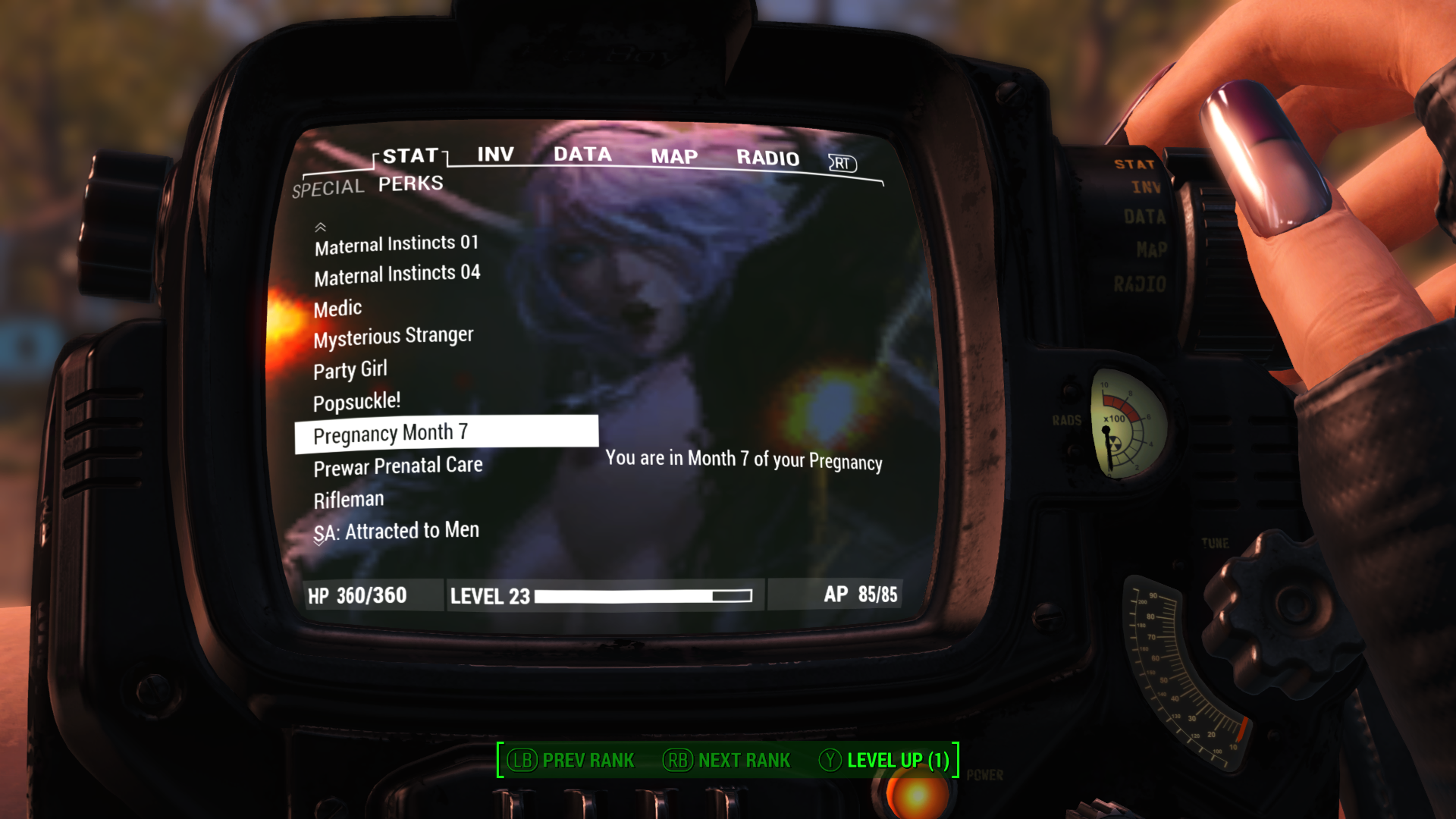Go to the RADIO tab
Image resolution: width=1456 pixels, height=819 pixels.
(767, 158)
